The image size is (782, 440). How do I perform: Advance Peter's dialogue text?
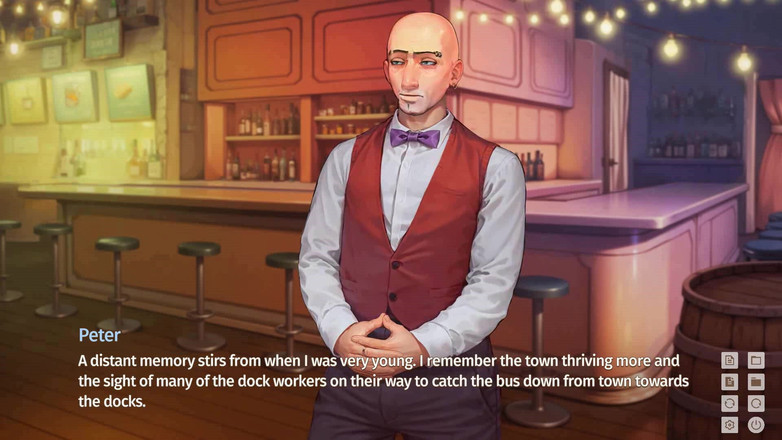(x=380, y=381)
